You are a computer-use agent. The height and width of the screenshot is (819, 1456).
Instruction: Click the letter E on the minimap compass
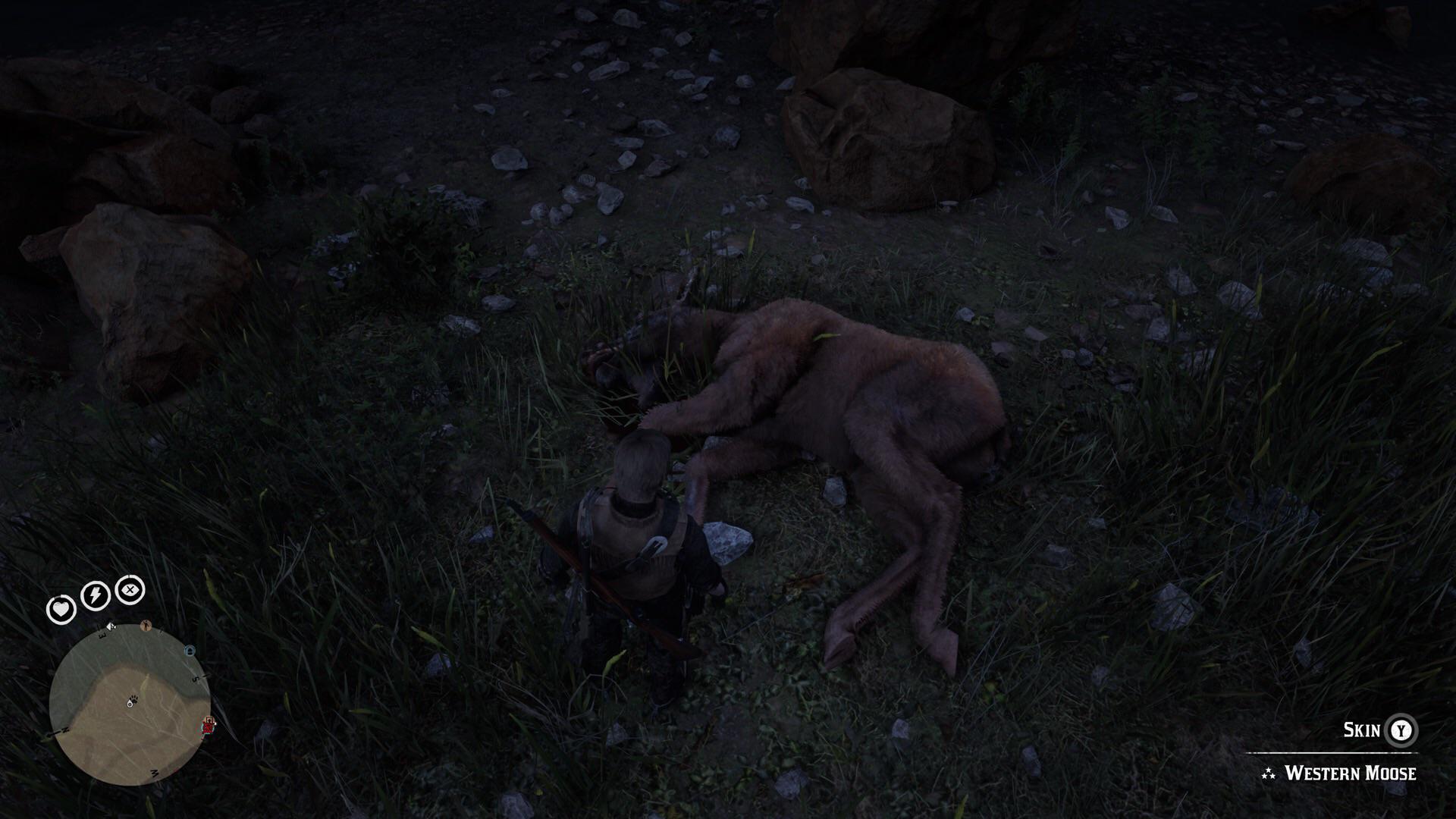point(102,634)
